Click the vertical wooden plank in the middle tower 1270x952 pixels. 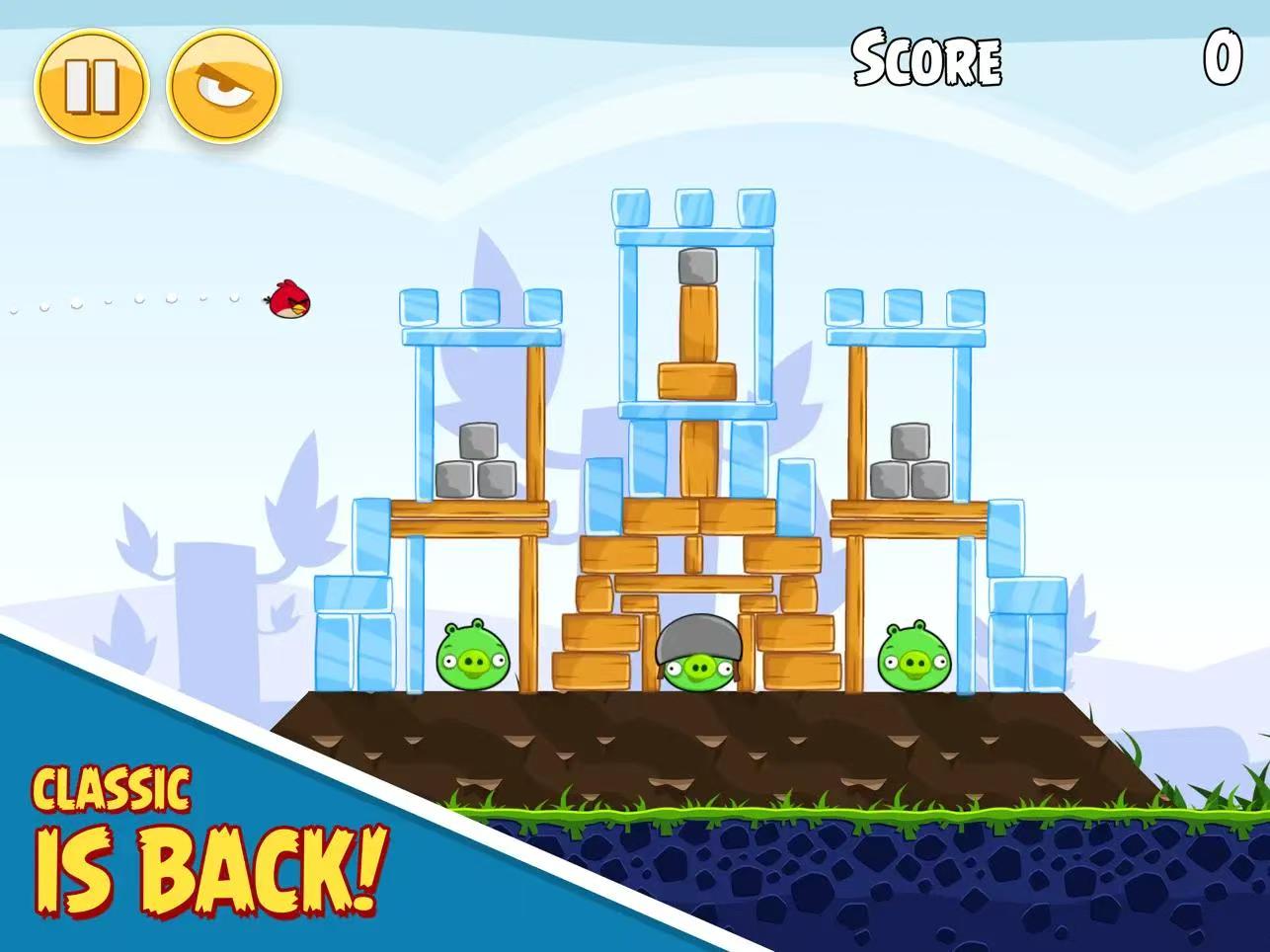(x=697, y=326)
